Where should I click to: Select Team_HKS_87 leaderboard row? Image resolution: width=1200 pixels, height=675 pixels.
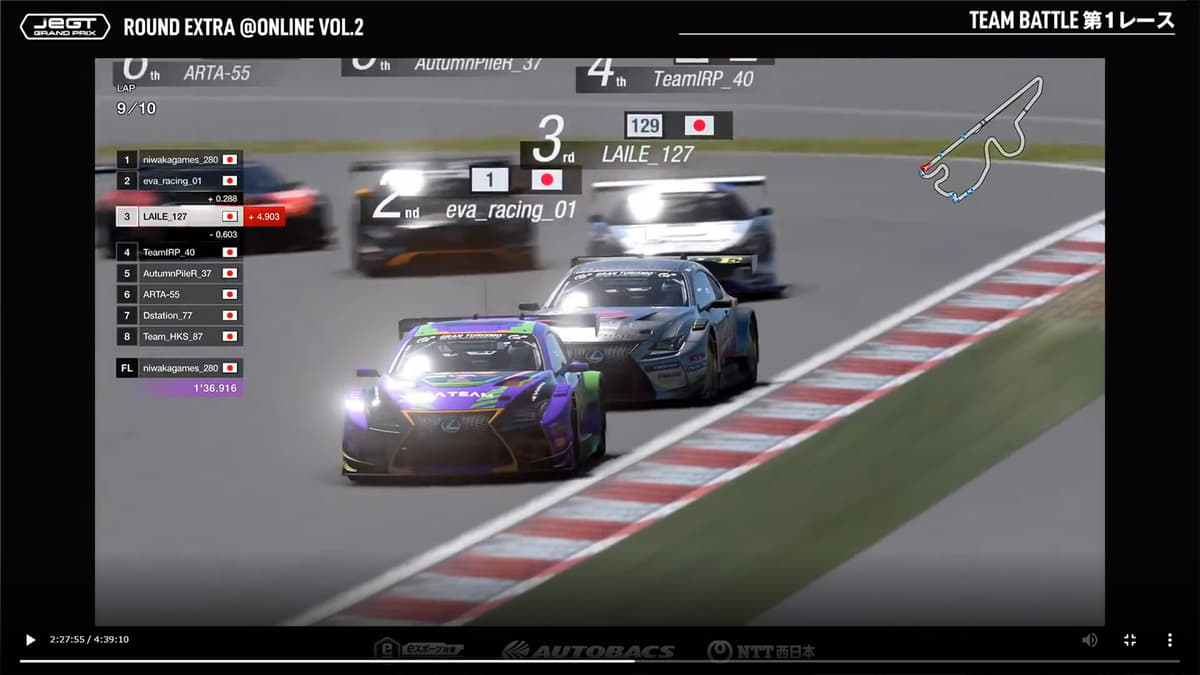coord(180,336)
